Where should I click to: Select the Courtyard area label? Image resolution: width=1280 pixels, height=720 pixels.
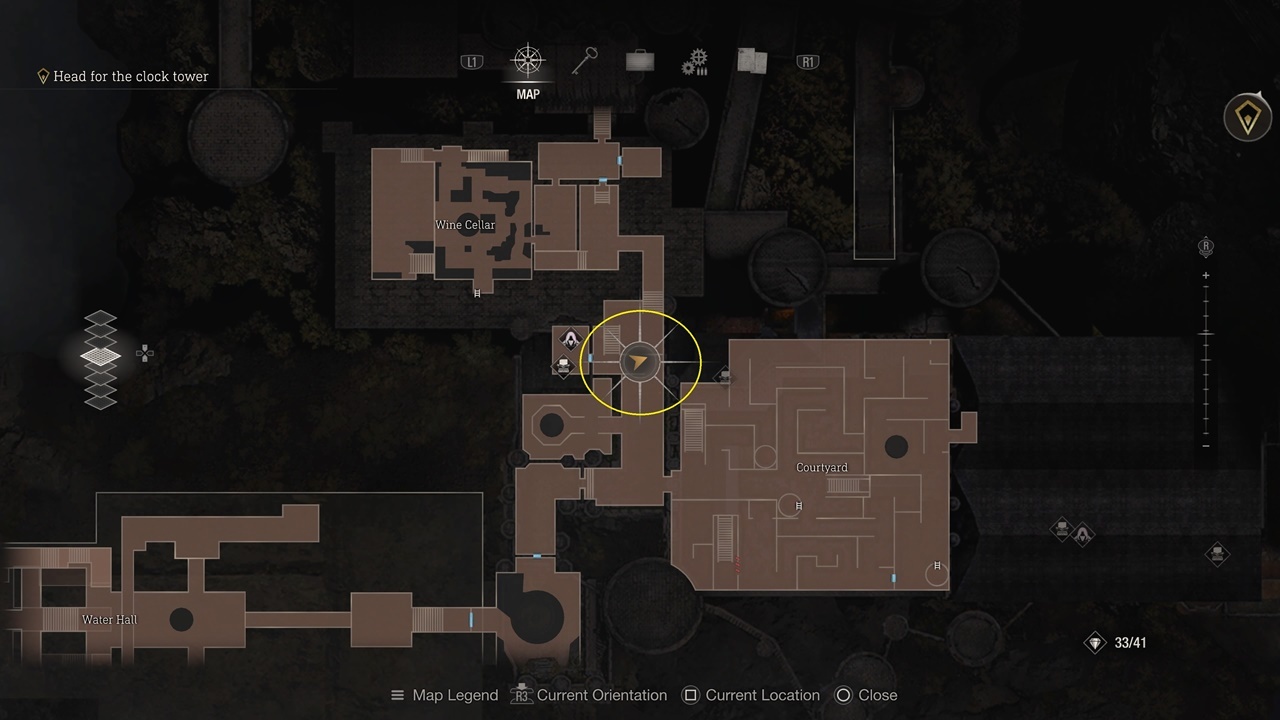point(821,467)
